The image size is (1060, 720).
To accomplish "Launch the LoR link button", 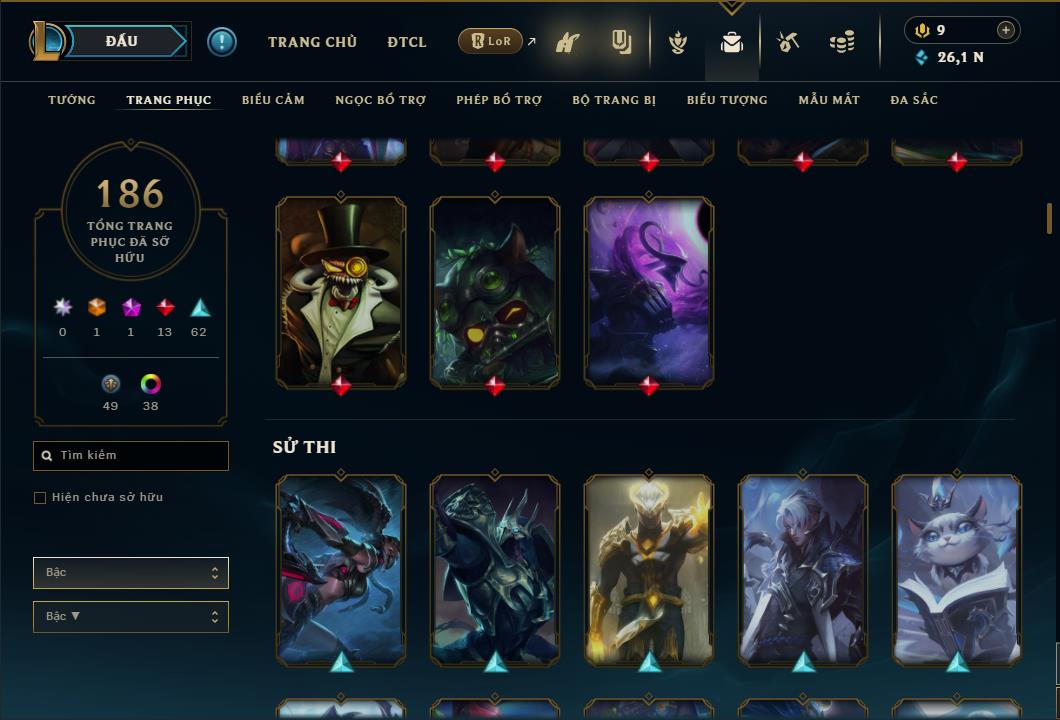I will pos(490,42).
